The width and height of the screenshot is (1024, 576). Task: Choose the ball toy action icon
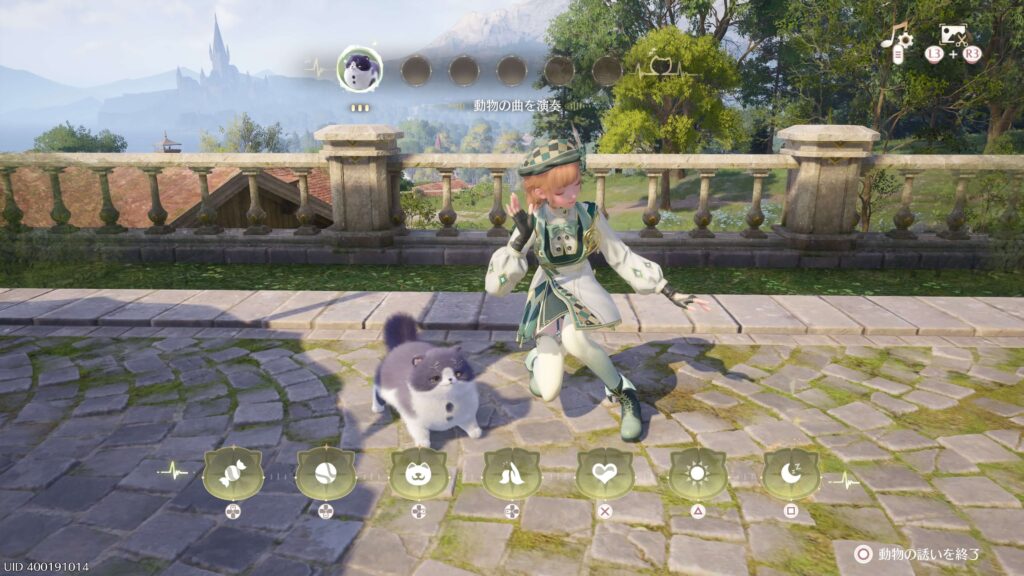click(326, 473)
